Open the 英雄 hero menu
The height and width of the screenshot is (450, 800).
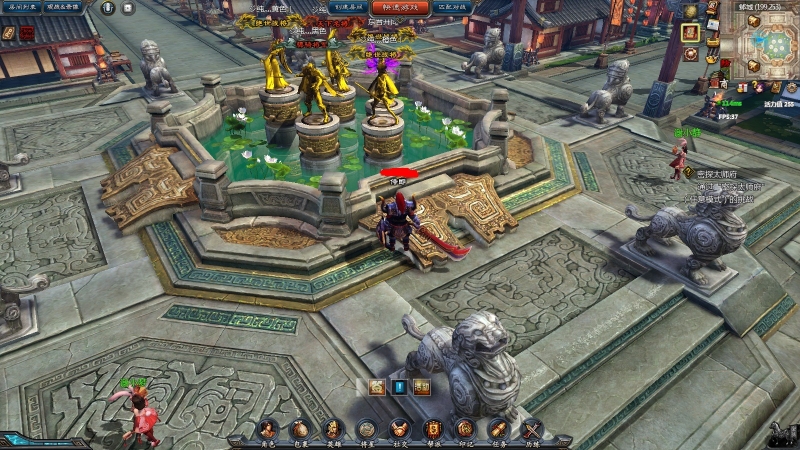click(333, 430)
